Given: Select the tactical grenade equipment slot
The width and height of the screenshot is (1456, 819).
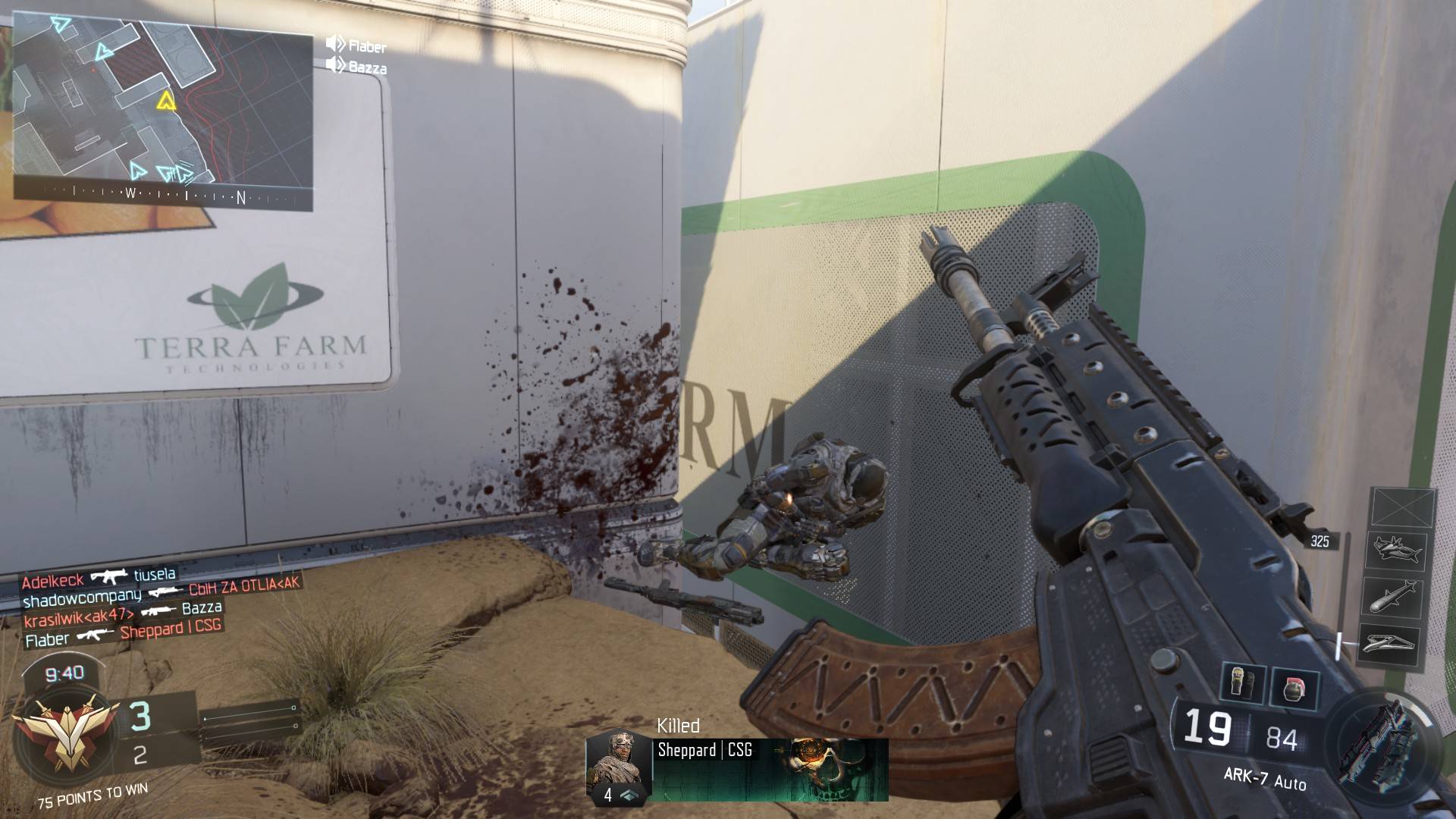Looking at the screenshot, I should pos(1242,683).
